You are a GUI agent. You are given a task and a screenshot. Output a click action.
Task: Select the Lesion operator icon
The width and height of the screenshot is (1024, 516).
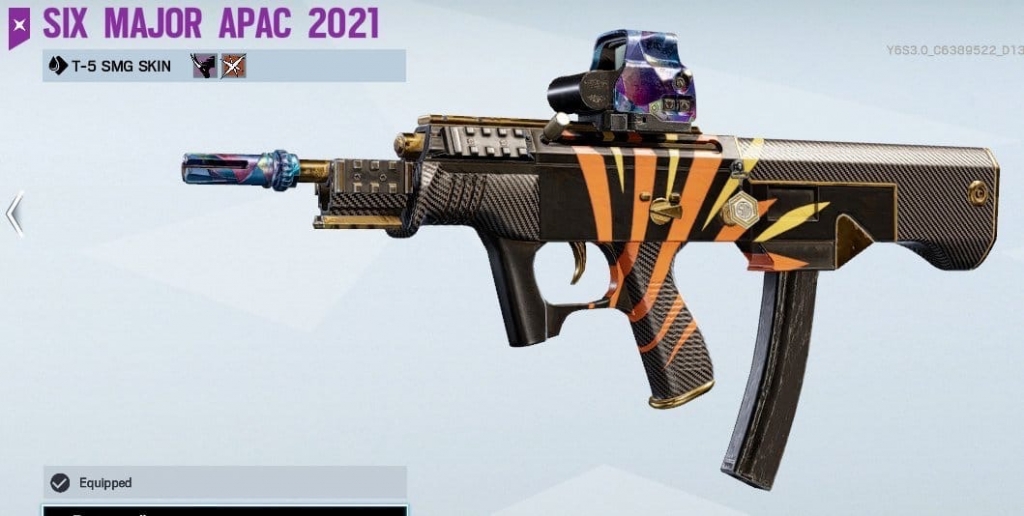[204, 66]
